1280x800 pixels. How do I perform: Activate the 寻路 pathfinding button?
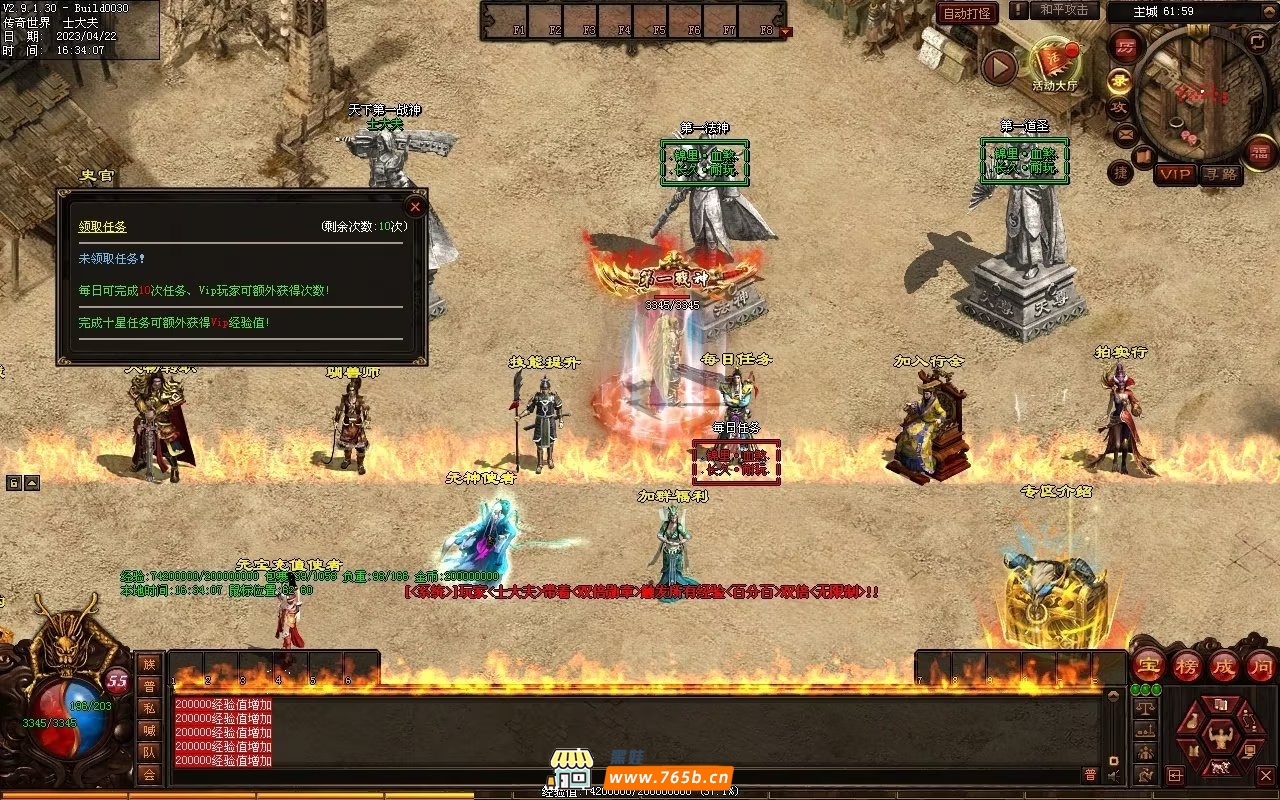pos(1221,174)
